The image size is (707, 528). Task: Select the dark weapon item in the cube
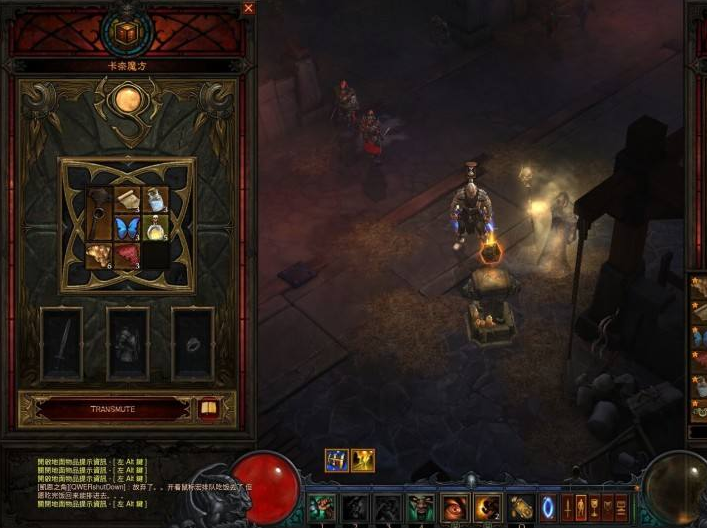[x=99, y=213]
